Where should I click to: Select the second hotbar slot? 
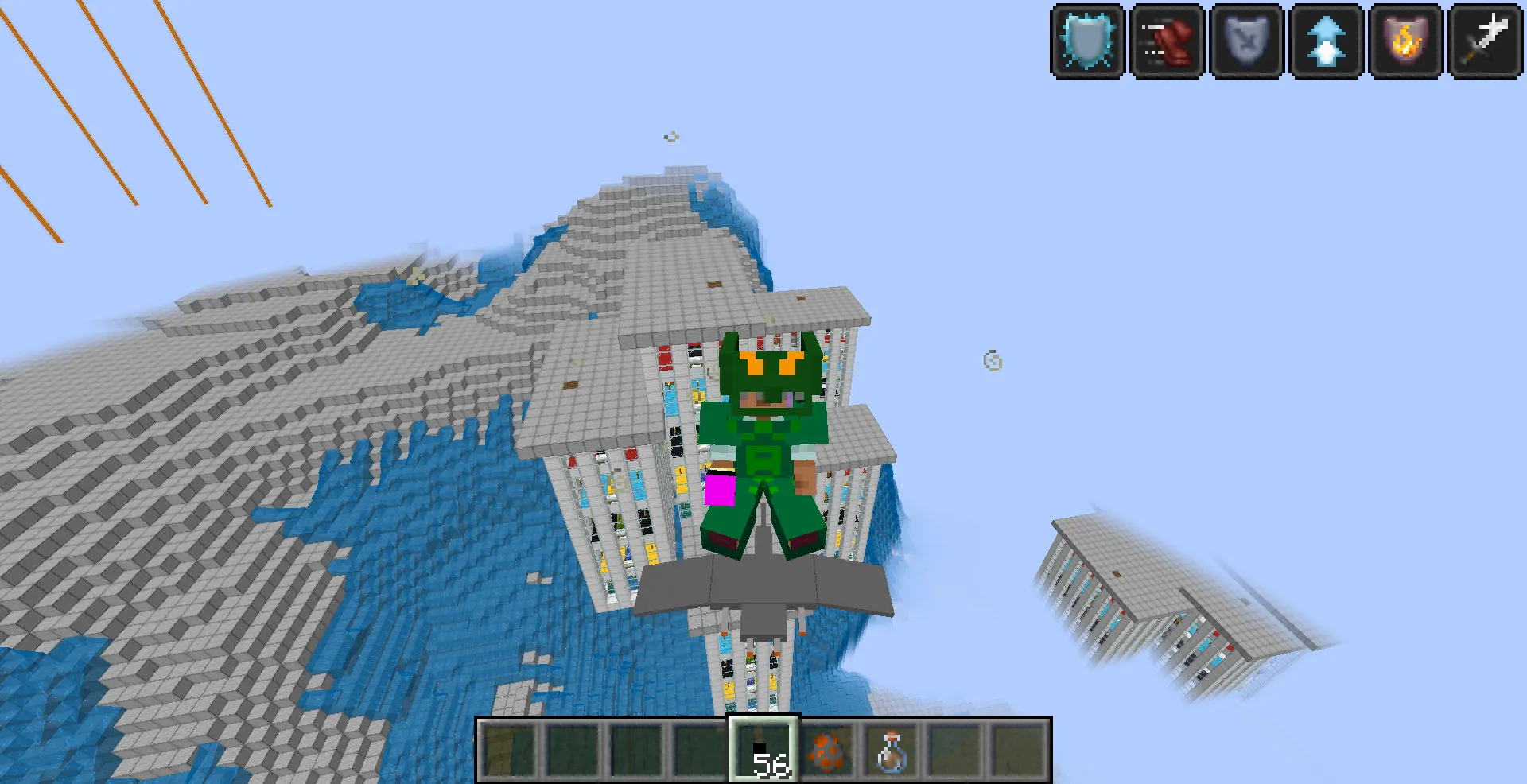click(x=573, y=750)
